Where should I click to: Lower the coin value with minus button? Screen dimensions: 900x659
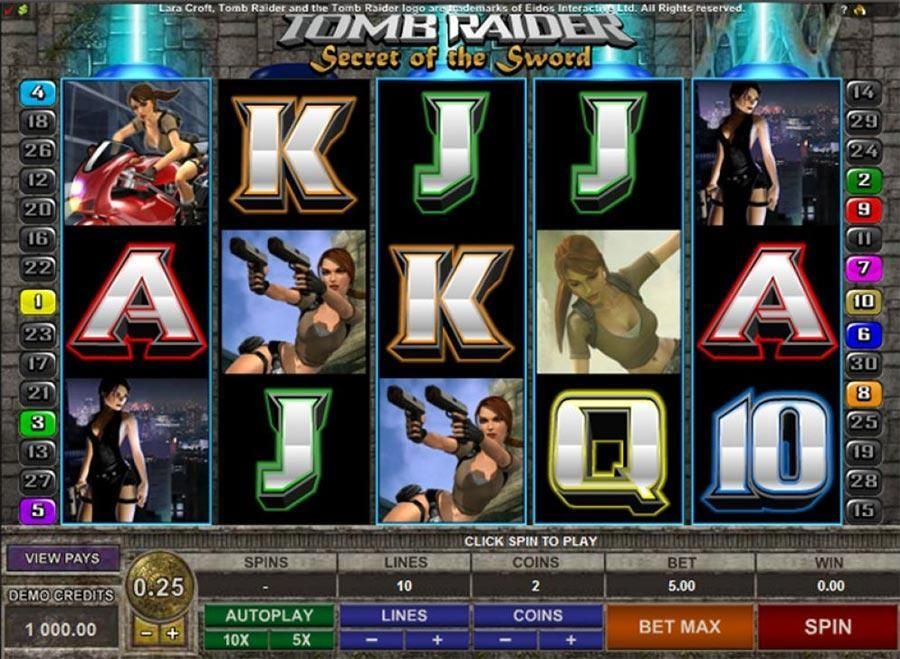(146, 633)
